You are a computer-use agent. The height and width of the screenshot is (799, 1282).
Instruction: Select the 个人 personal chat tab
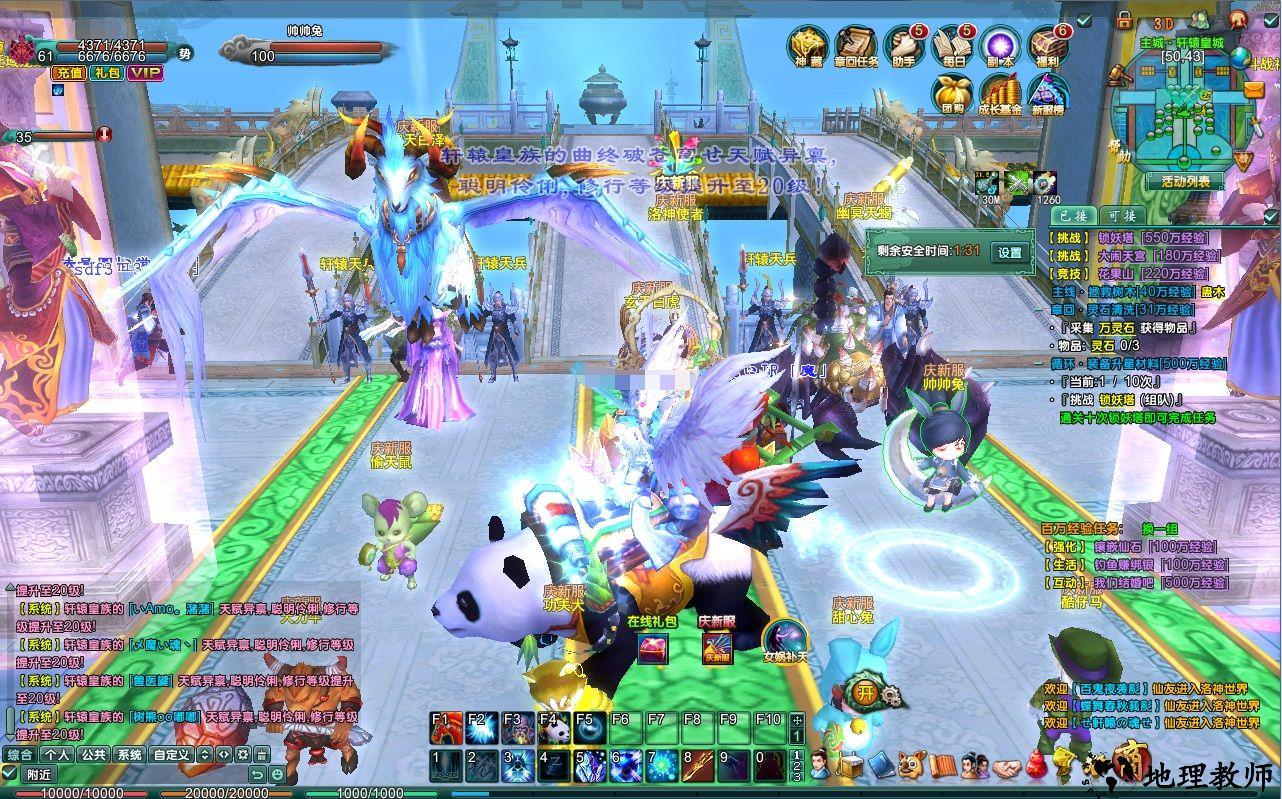pyautogui.click(x=57, y=755)
